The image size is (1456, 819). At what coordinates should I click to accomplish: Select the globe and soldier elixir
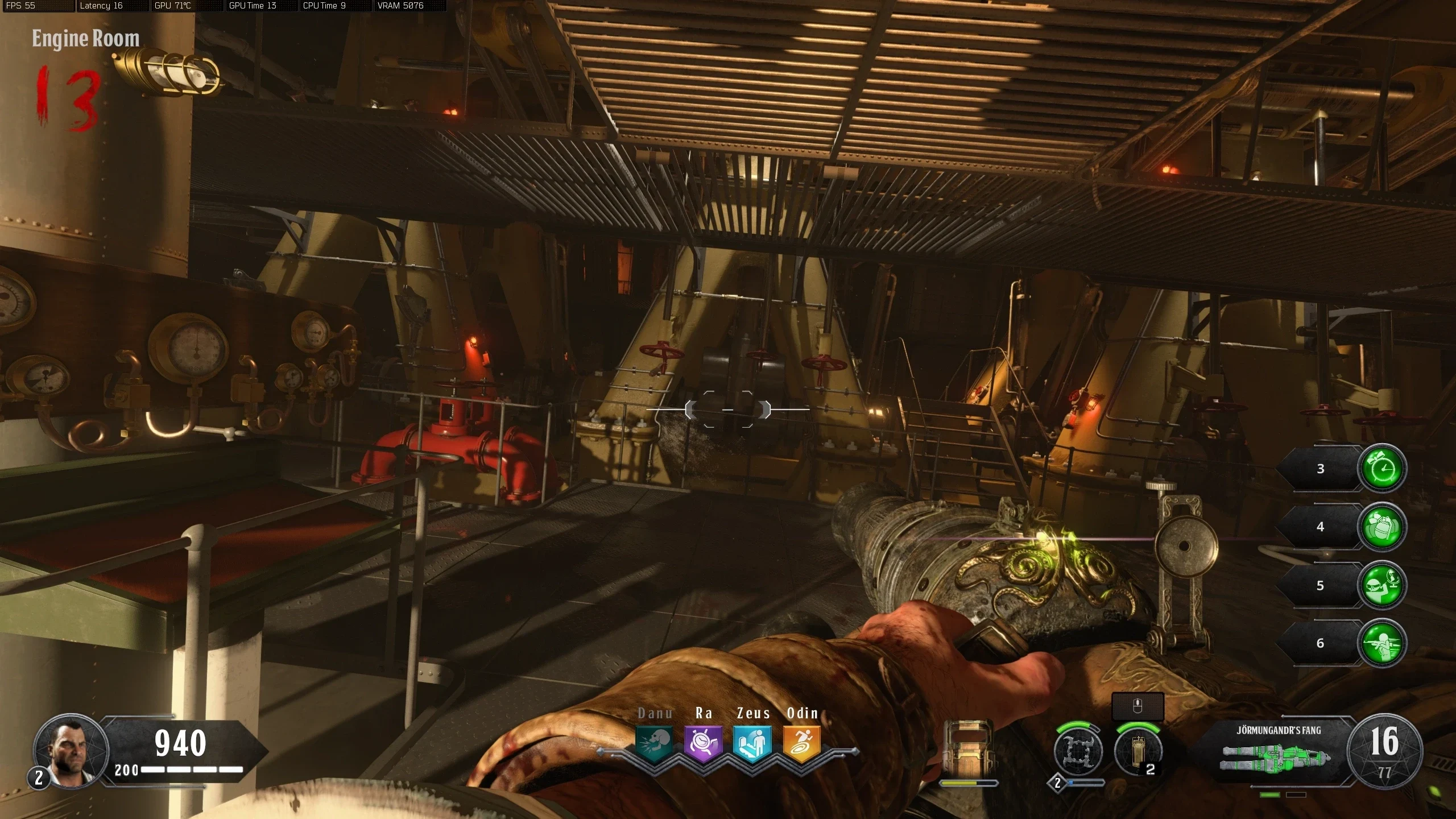click(1381, 585)
